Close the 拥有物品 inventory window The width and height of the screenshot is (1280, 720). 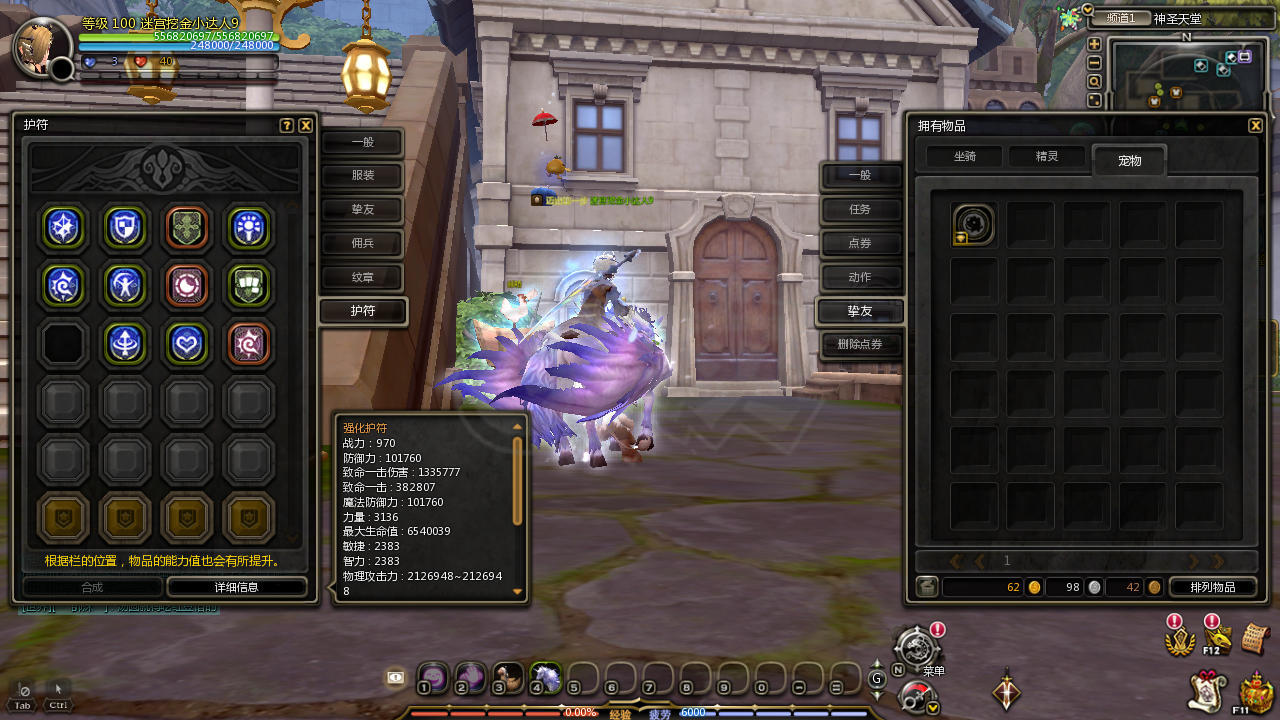coord(1255,126)
